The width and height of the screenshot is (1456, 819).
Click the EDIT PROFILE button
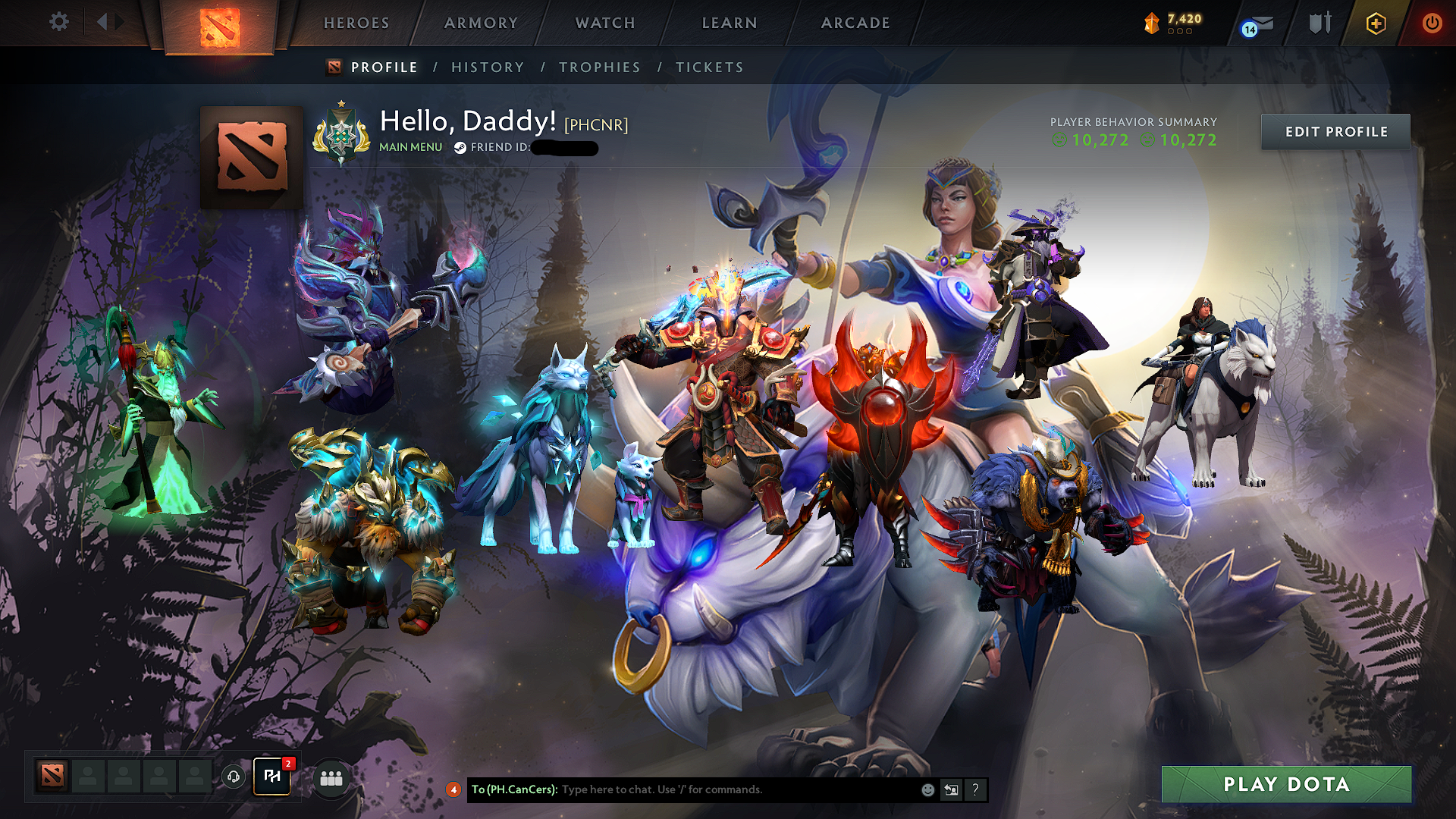coord(1335,131)
